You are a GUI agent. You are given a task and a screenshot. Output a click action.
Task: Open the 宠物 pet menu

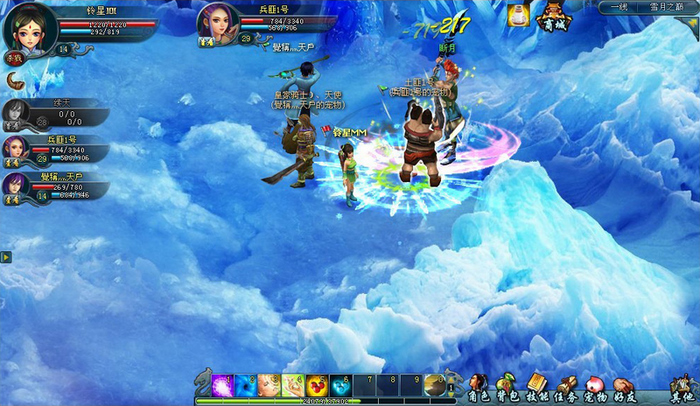(x=597, y=386)
